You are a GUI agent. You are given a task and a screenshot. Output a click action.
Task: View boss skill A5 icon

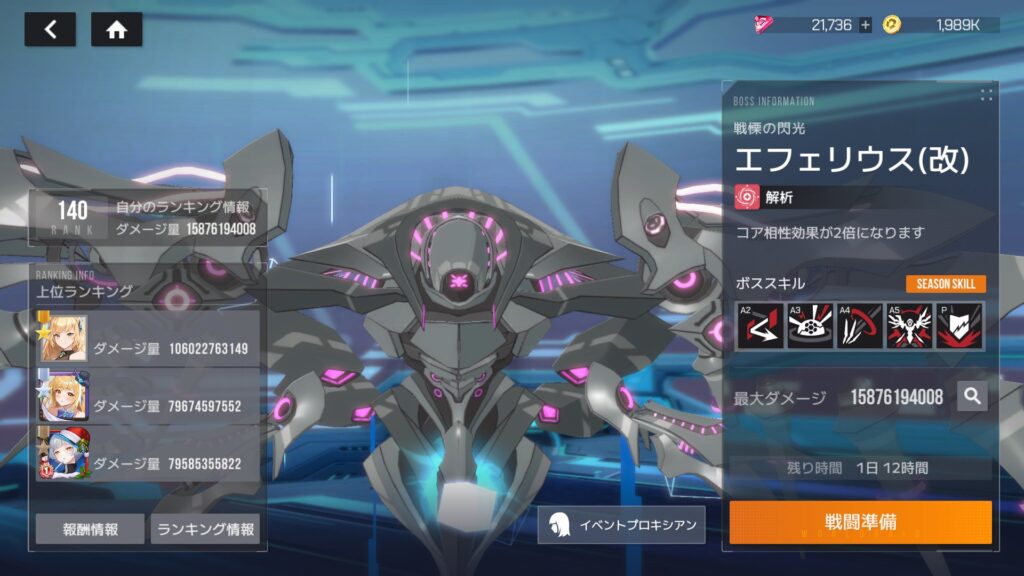pyautogui.click(x=909, y=326)
